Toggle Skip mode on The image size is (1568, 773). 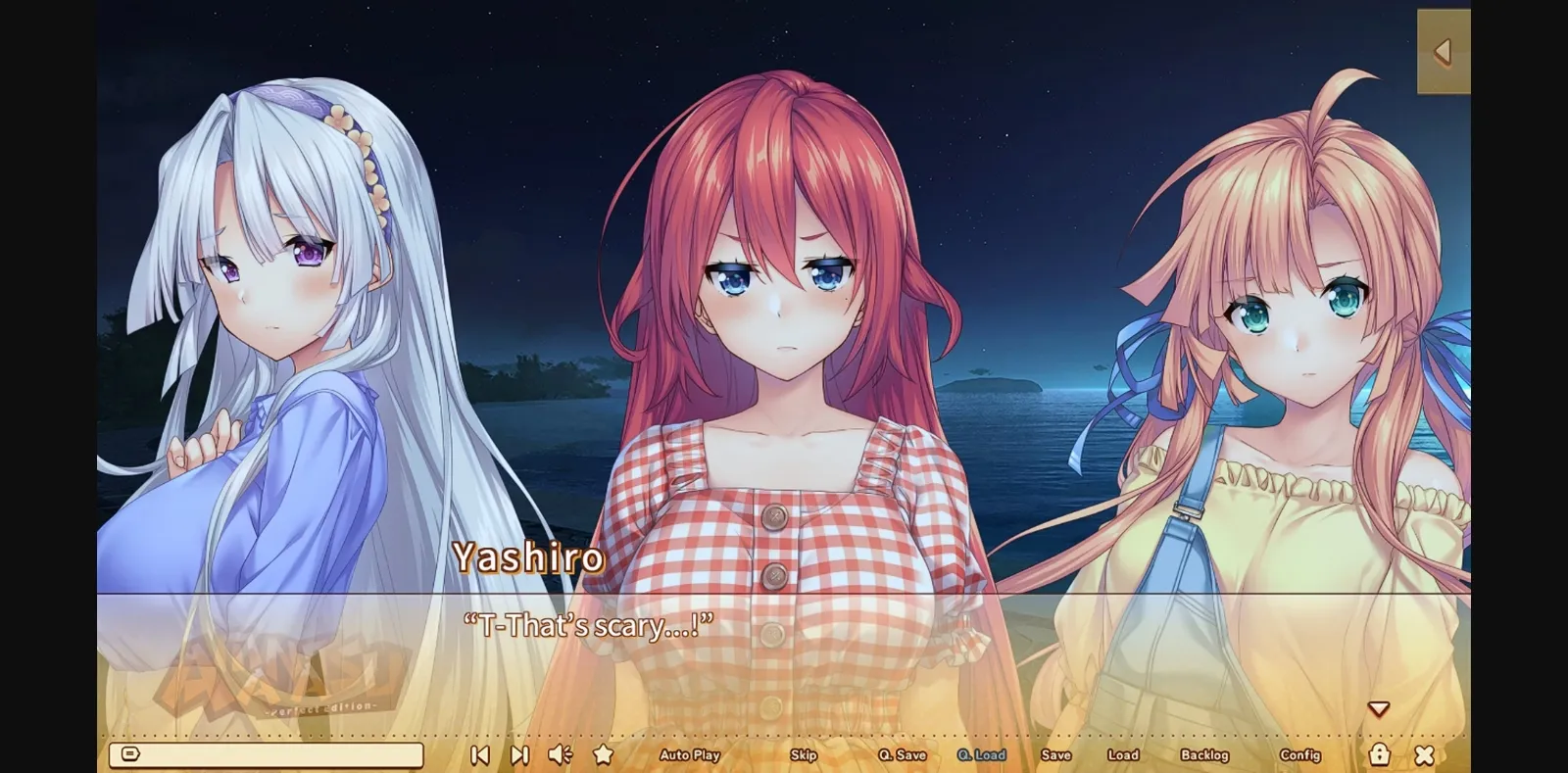click(804, 754)
